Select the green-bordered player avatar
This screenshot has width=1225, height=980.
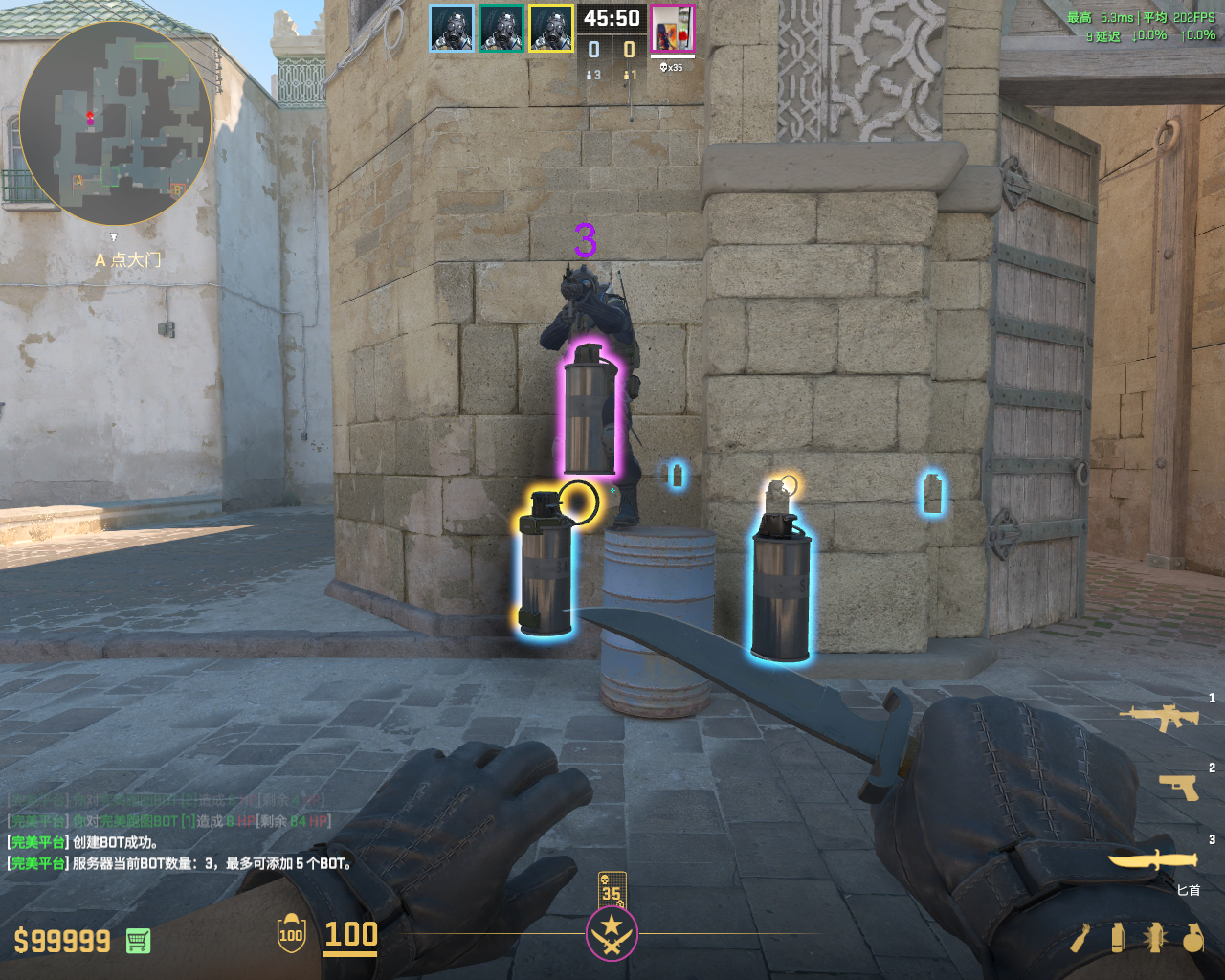coord(501,29)
